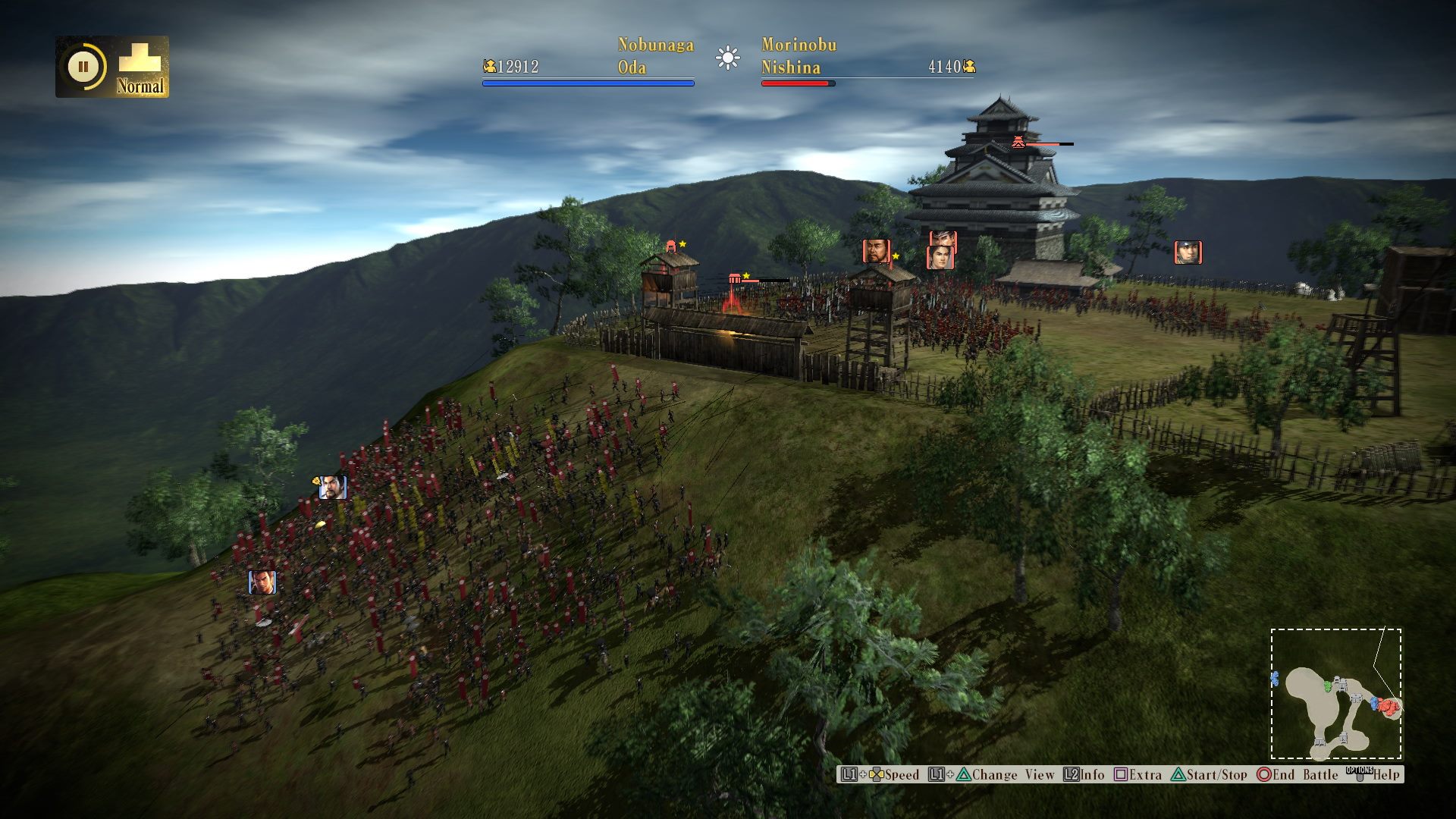Select the helmeted enemy officer portrait
Image resolution: width=1456 pixels, height=819 pixels.
point(1188,252)
